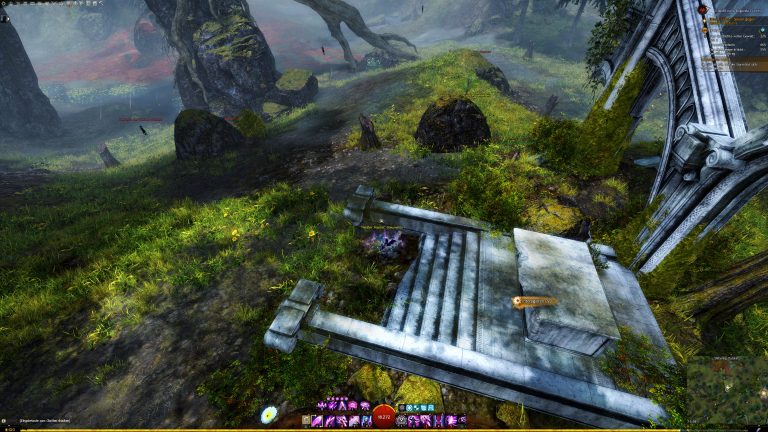Select the red event icon in the tracker
Screen dimensions: 768x432
tap(702, 10)
